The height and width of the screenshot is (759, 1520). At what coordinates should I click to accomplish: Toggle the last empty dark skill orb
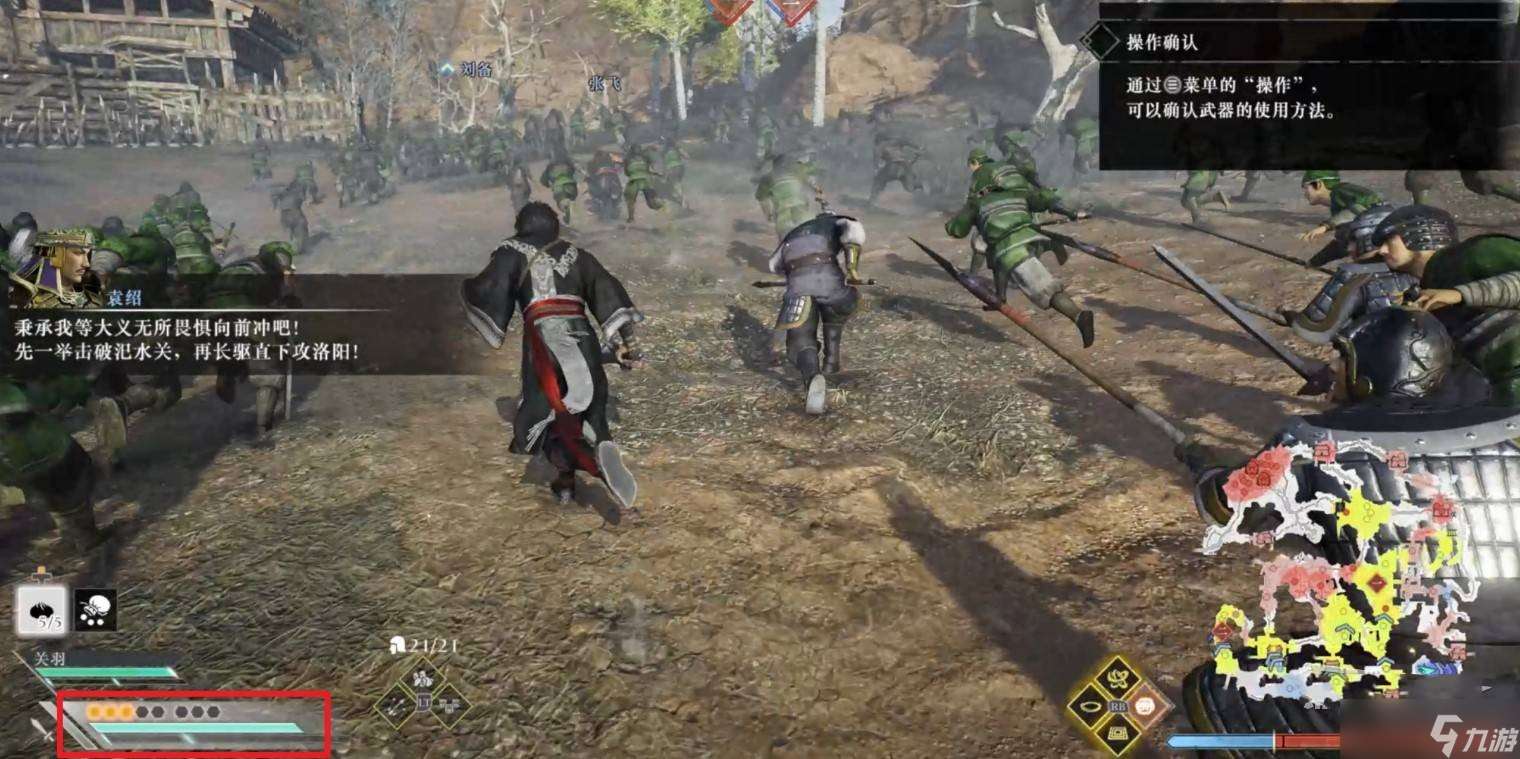point(214,711)
